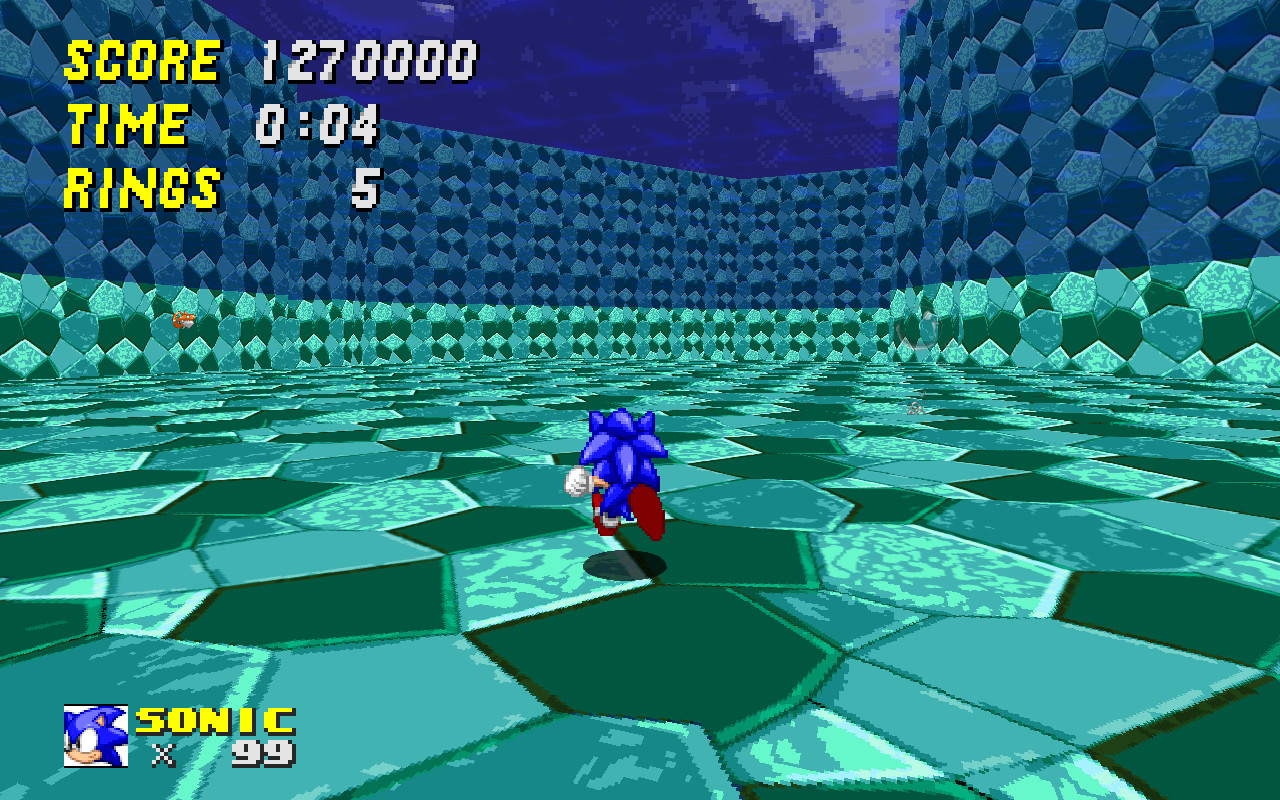The image size is (1280, 800).
Task: Click the orange fish badnik on the left wall
Action: click(x=183, y=320)
